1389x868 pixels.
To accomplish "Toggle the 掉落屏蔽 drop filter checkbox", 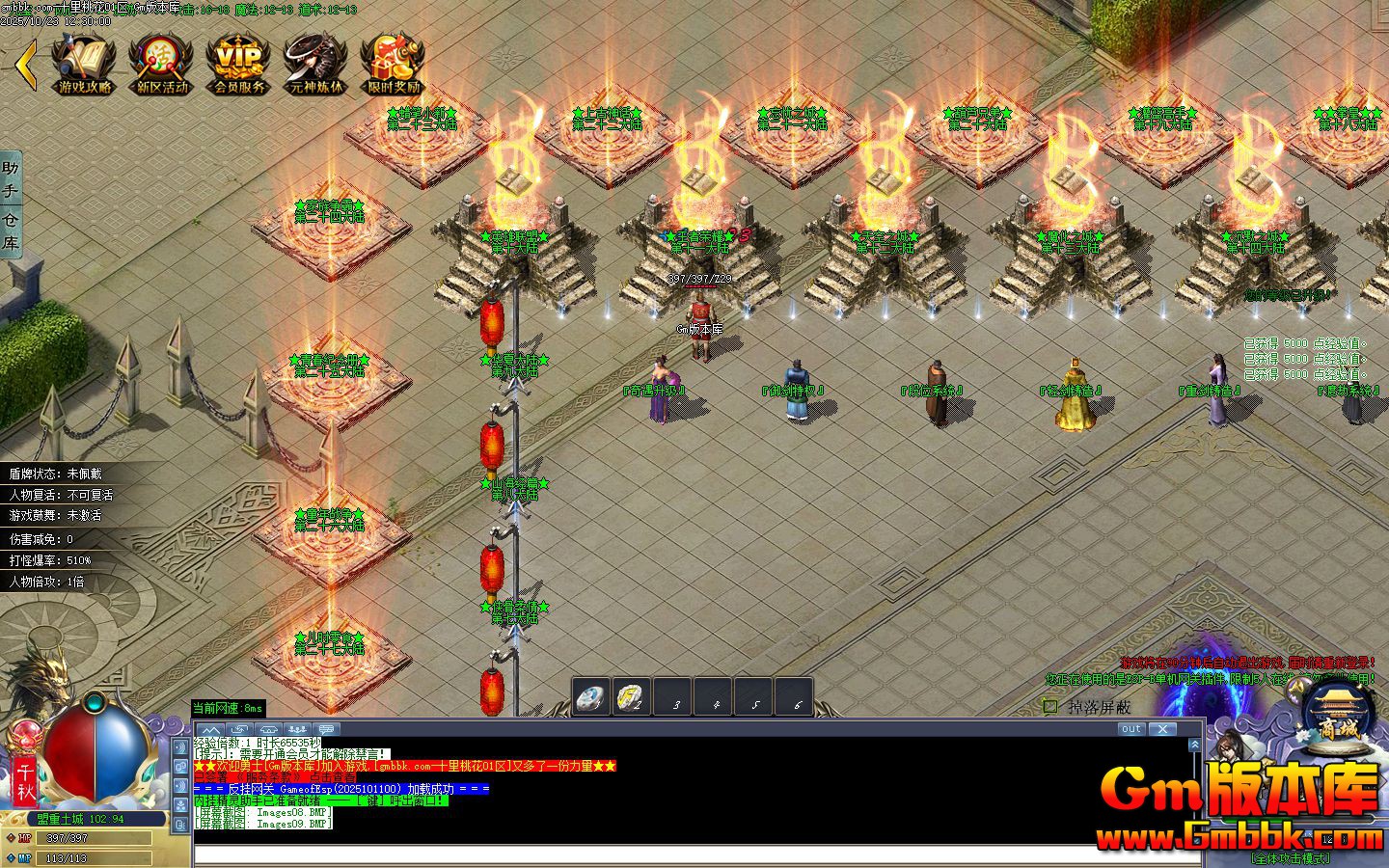I will pos(1050,707).
